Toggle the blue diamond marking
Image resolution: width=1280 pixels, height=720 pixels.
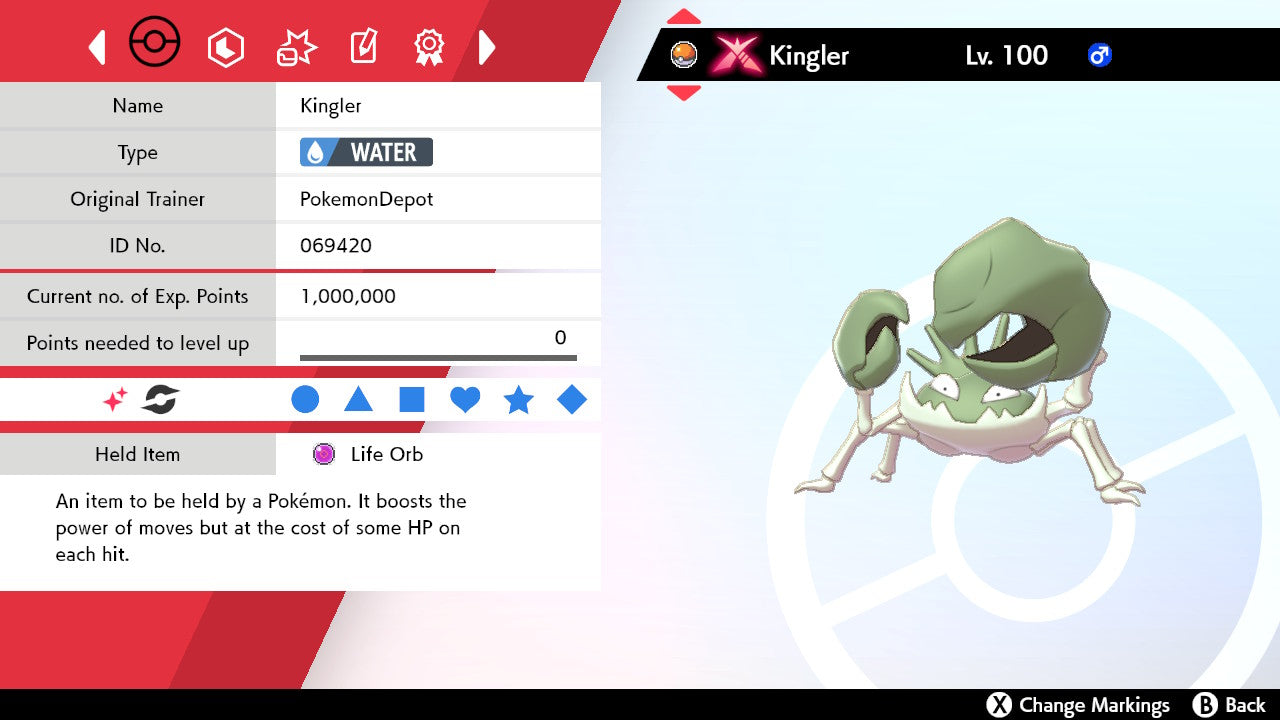point(572,400)
